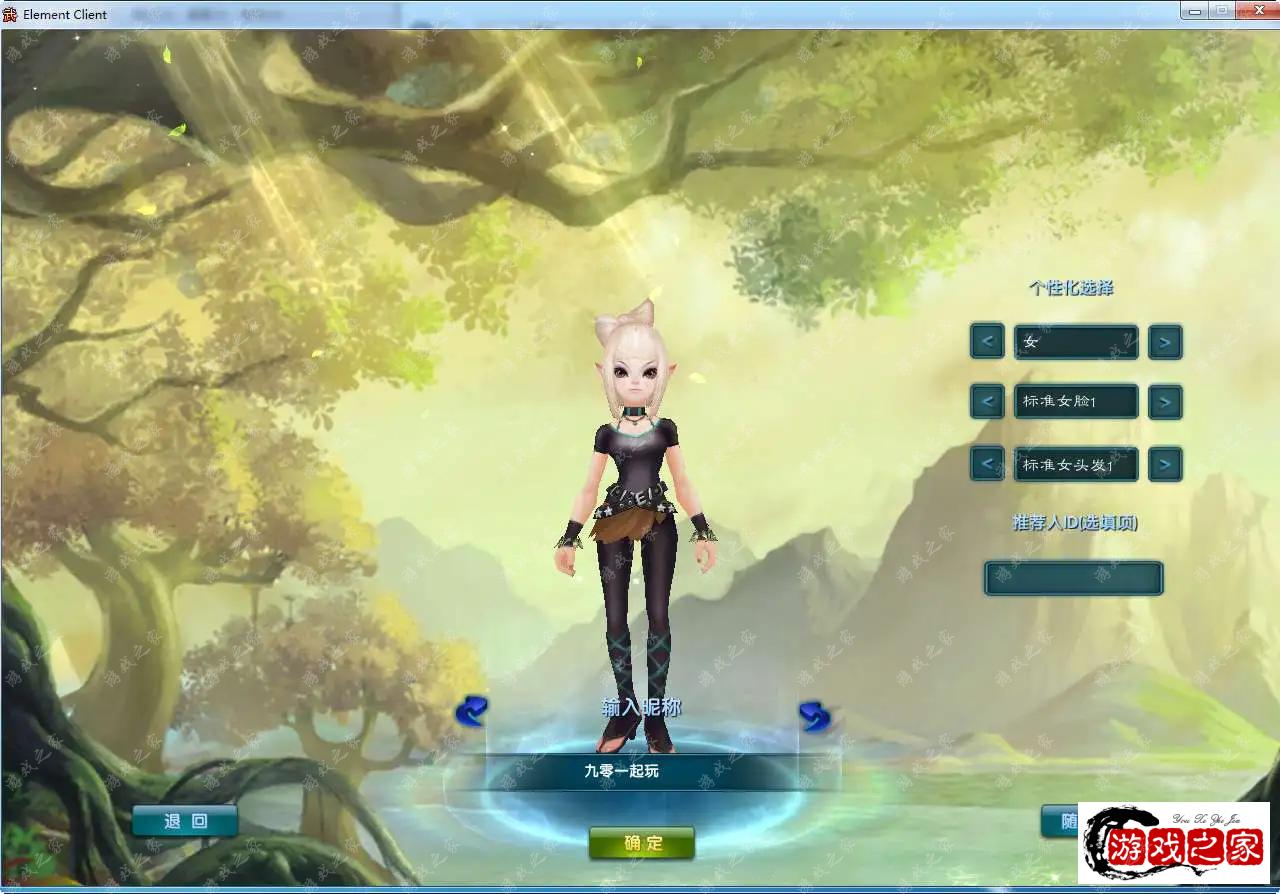The width and height of the screenshot is (1280, 894).
Task: Choose next hairstyle after 标准女头发1
Action: pyautogui.click(x=1165, y=464)
